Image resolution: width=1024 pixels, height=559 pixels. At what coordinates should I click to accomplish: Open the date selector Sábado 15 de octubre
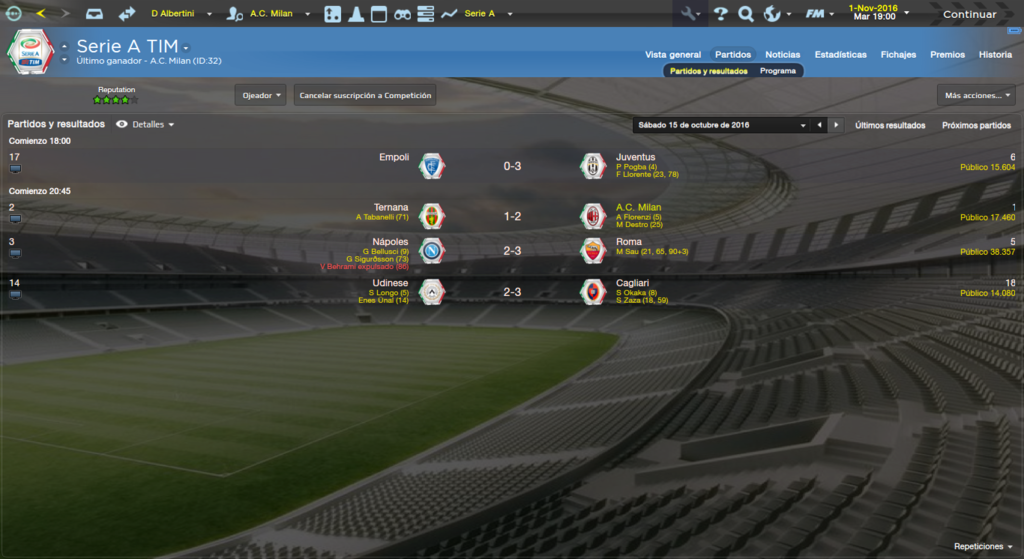pos(720,125)
